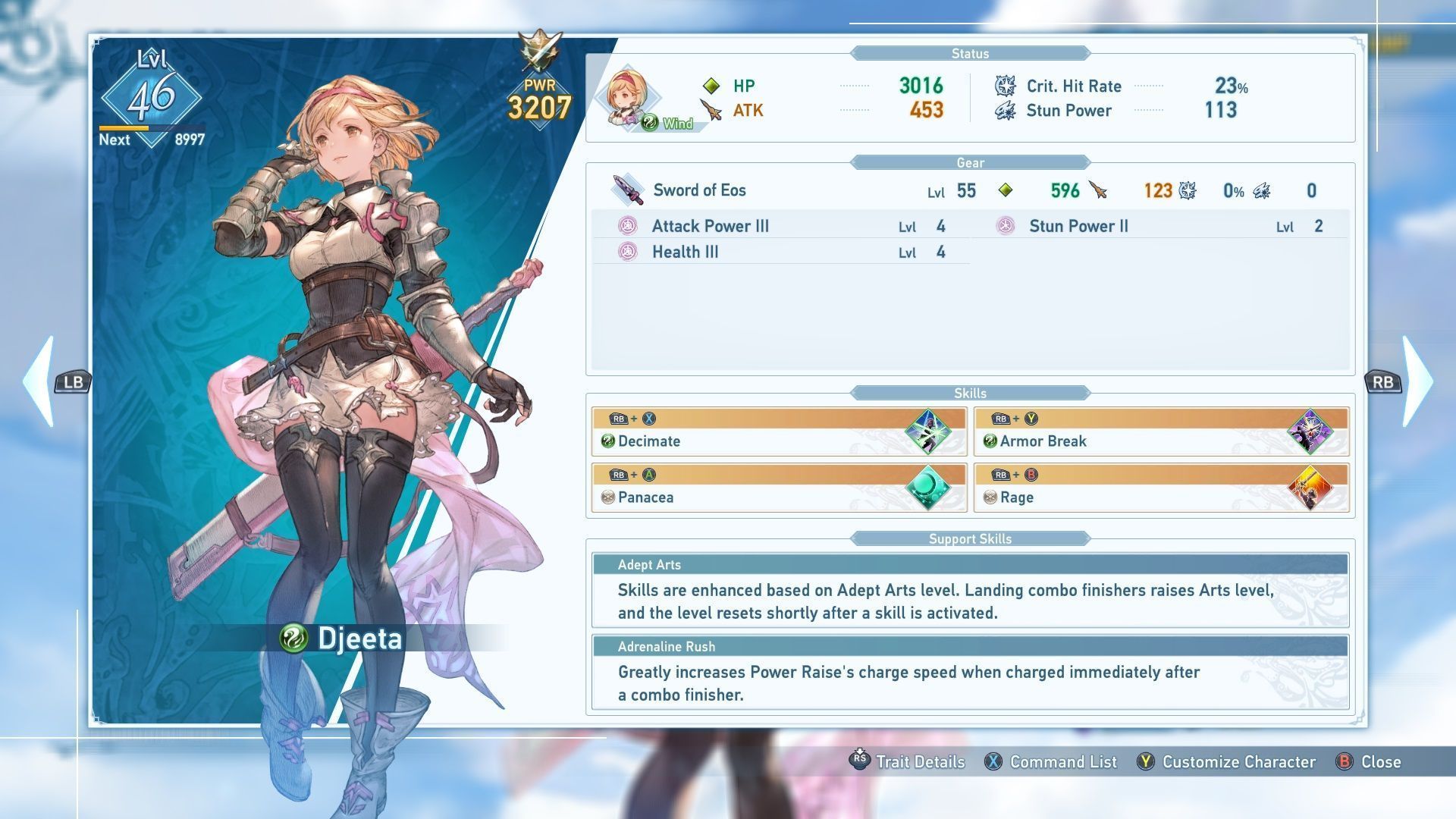
Task: Select the Health III trait row
Action: coord(781,252)
